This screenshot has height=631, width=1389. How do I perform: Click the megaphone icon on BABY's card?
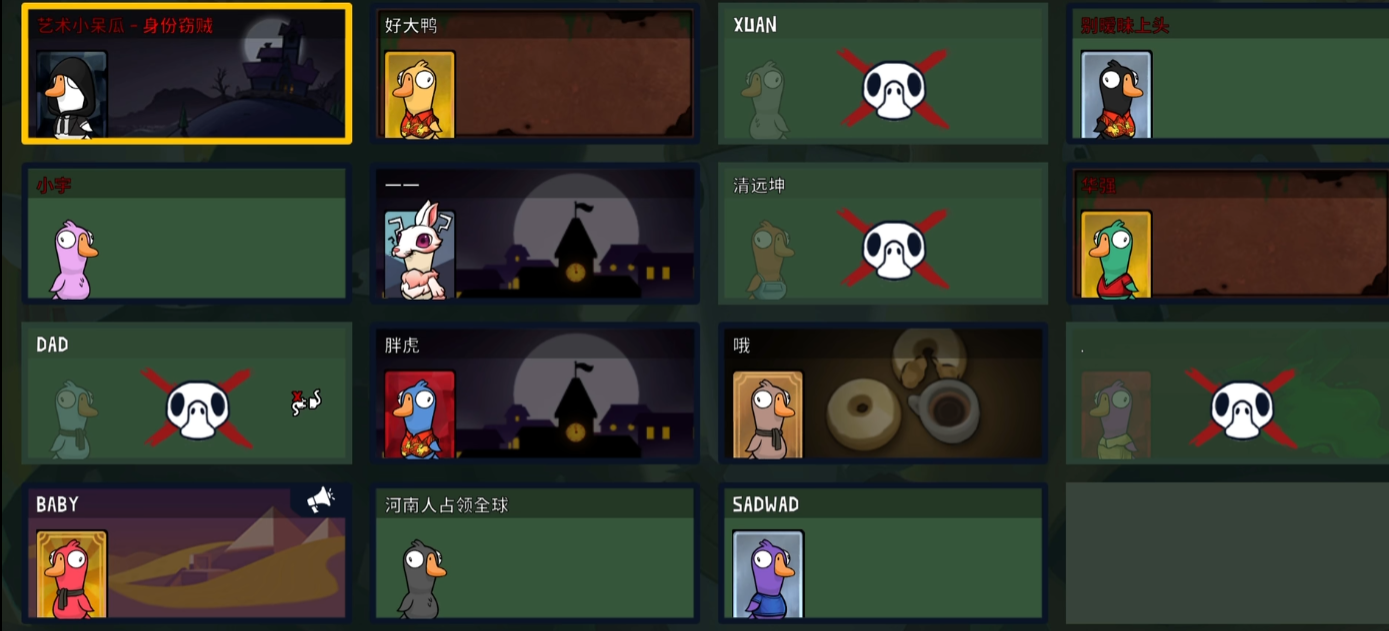coord(320,499)
